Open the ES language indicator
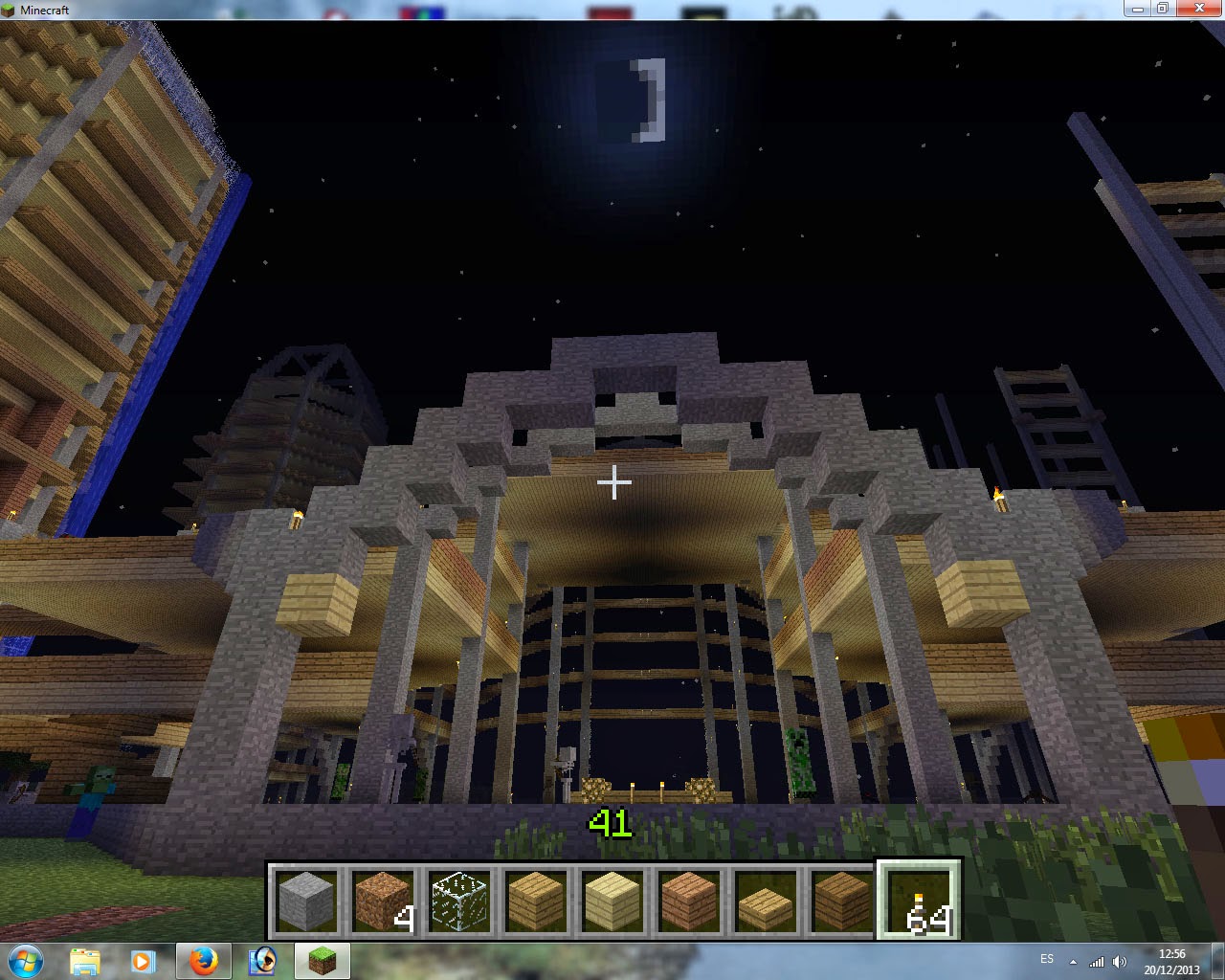The image size is (1225, 980). coord(1047,961)
